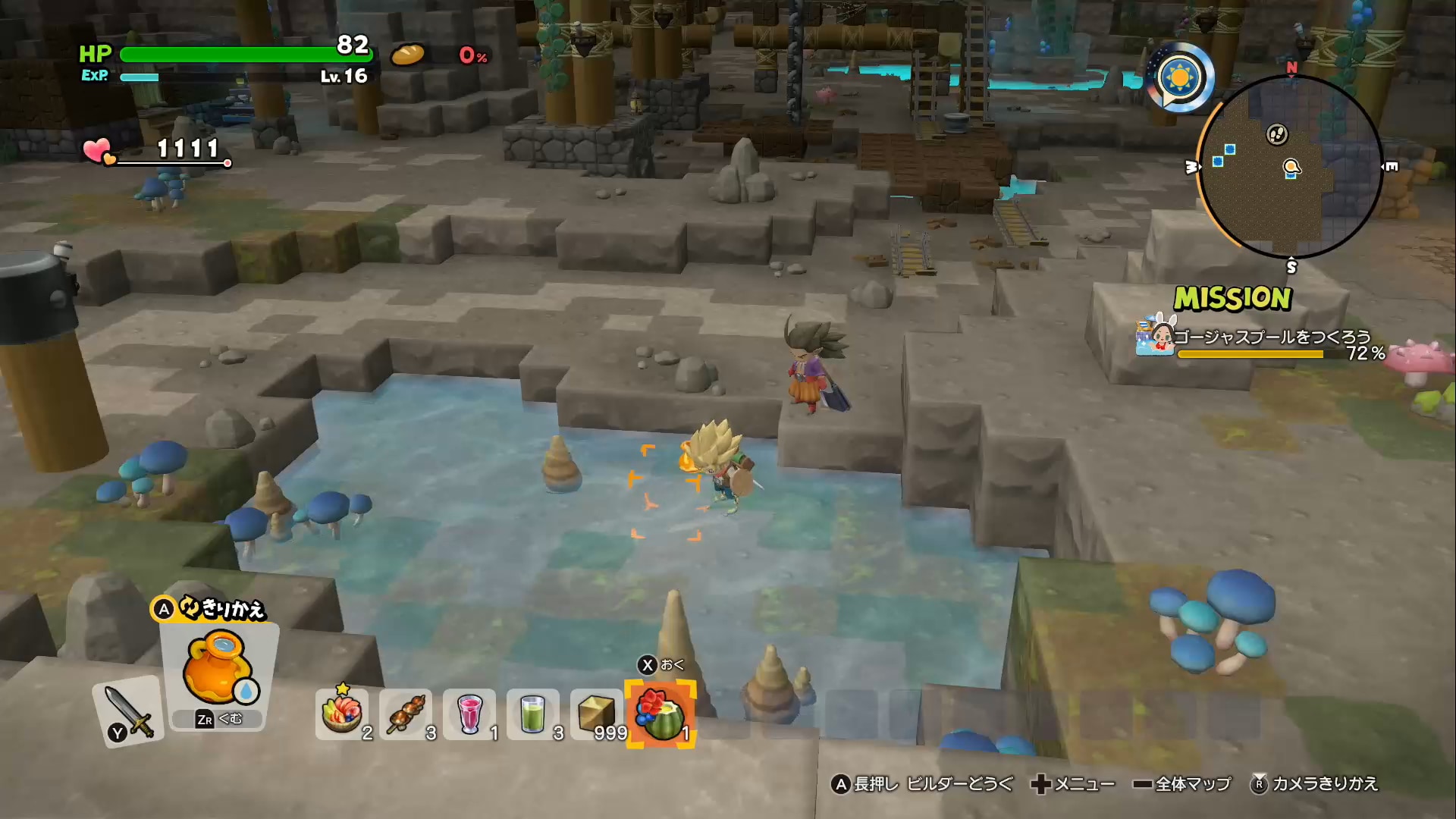The image size is (1456, 819).
Task: Choose the grilled meat skewer slot
Action: pyautogui.click(x=406, y=714)
